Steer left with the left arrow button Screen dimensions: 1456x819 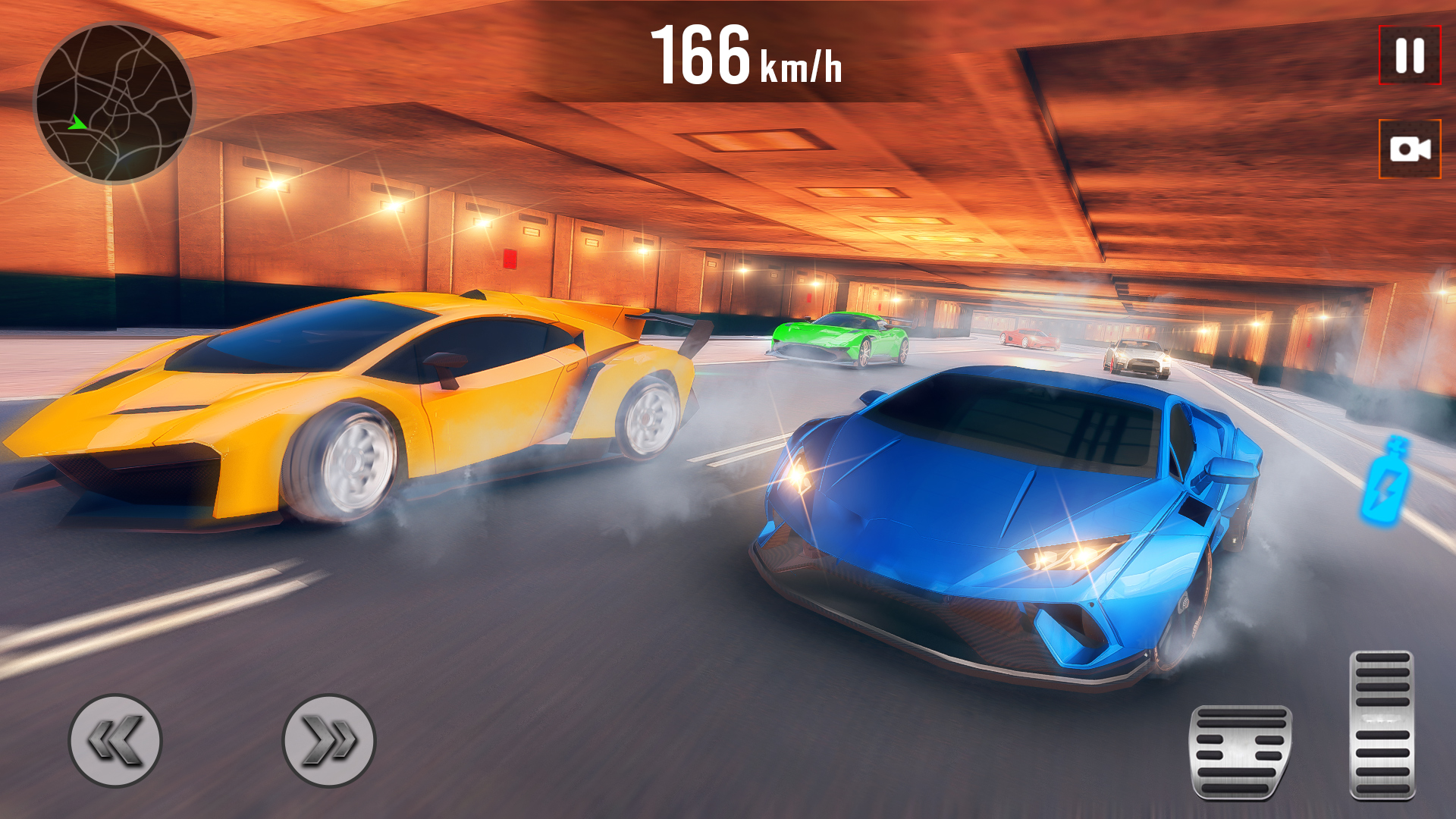pos(115,740)
